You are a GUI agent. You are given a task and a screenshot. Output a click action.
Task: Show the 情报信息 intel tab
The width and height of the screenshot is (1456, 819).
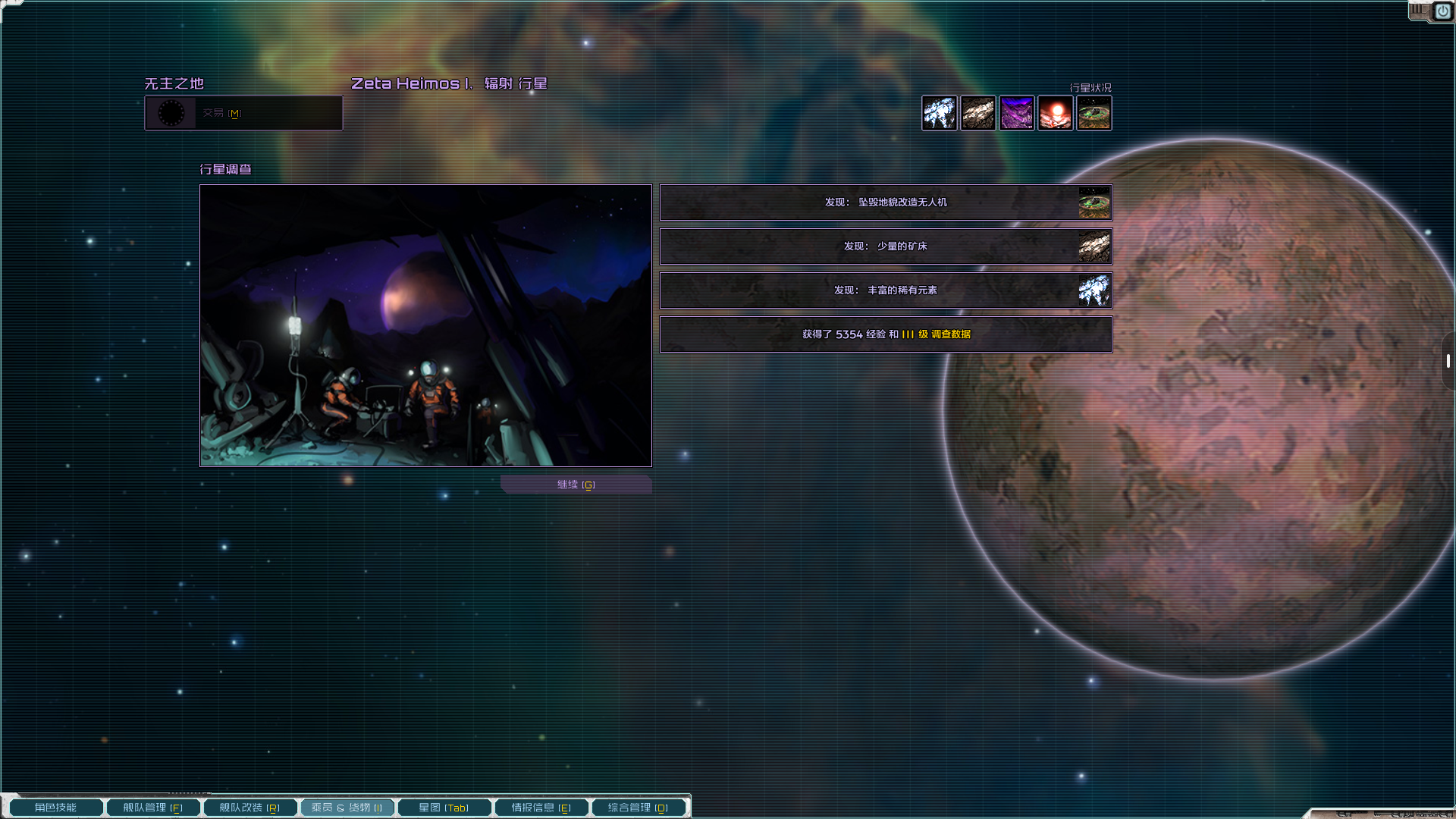pos(541,808)
